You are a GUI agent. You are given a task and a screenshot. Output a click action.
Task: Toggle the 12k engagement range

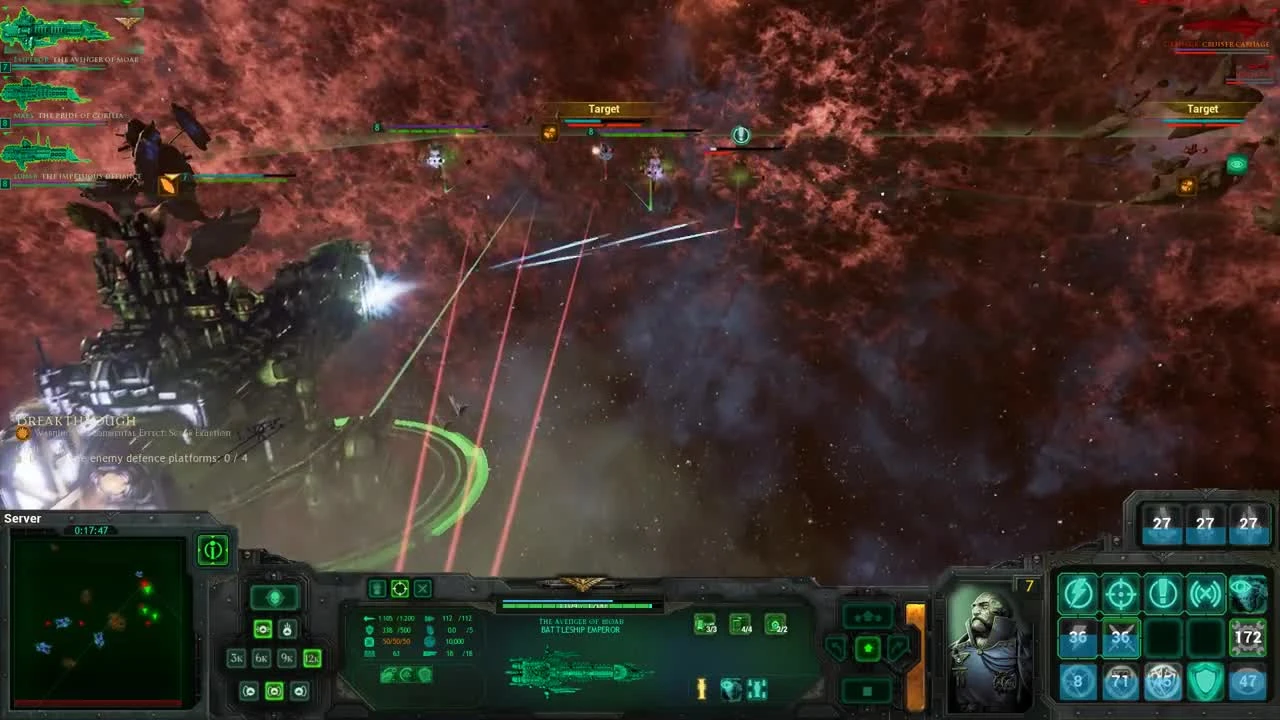point(312,658)
